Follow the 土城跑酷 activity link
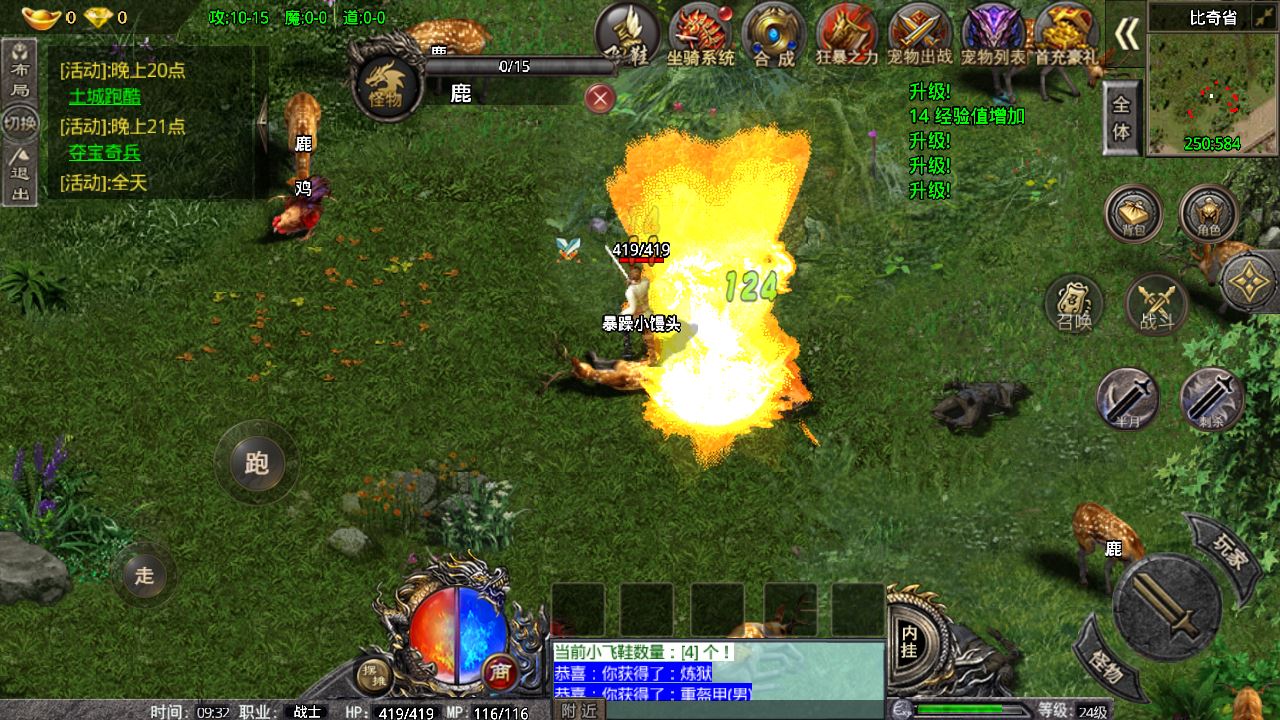 tap(104, 97)
